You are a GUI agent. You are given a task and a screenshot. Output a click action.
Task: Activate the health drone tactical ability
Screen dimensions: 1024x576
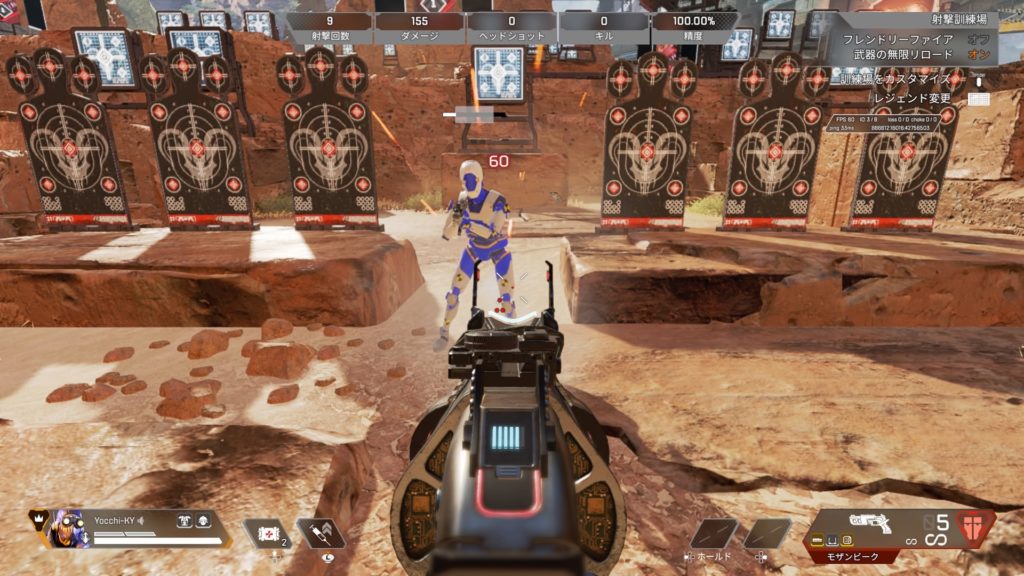[x=267, y=534]
